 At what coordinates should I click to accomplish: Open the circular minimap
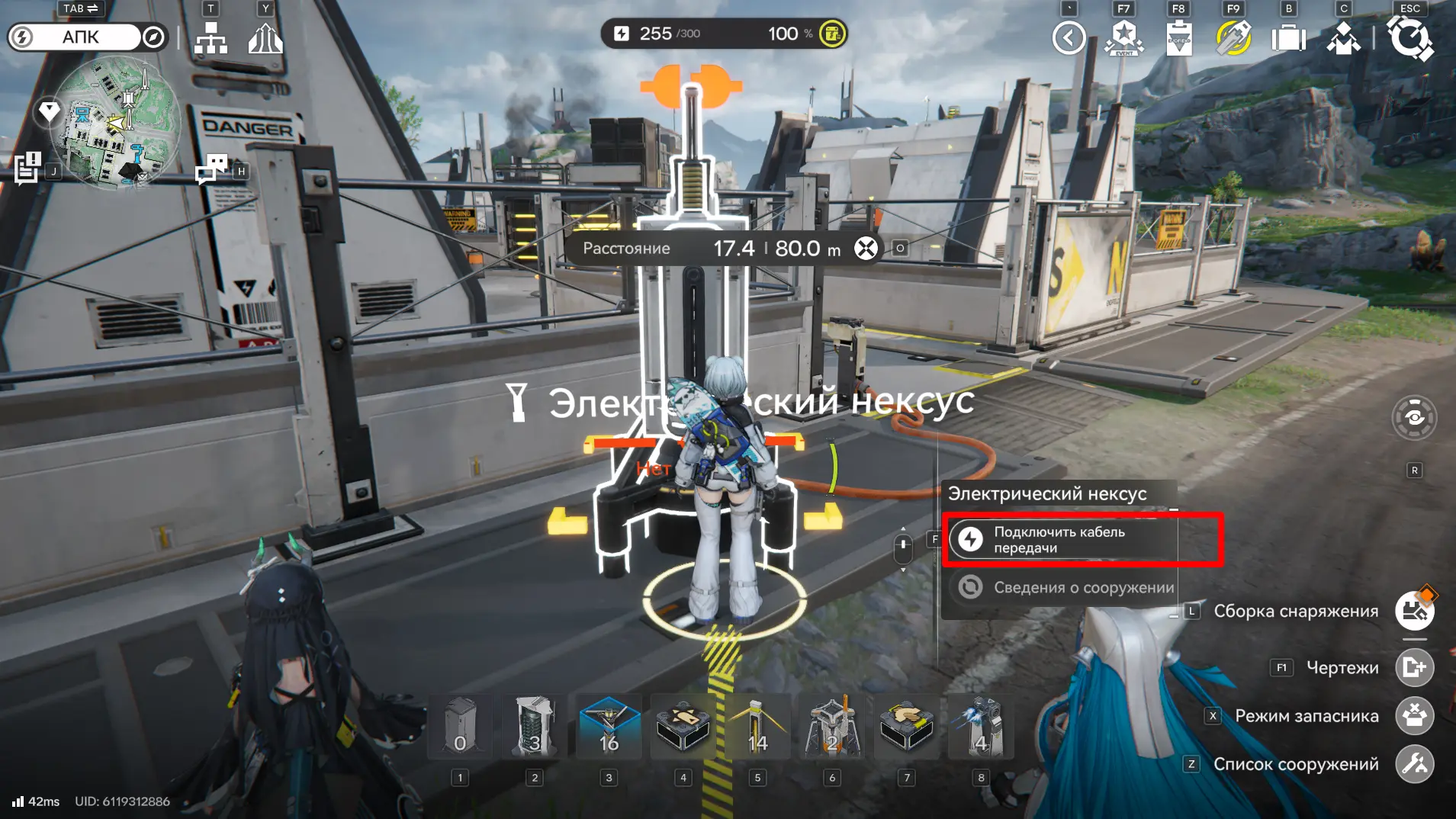click(x=114, y=122)
